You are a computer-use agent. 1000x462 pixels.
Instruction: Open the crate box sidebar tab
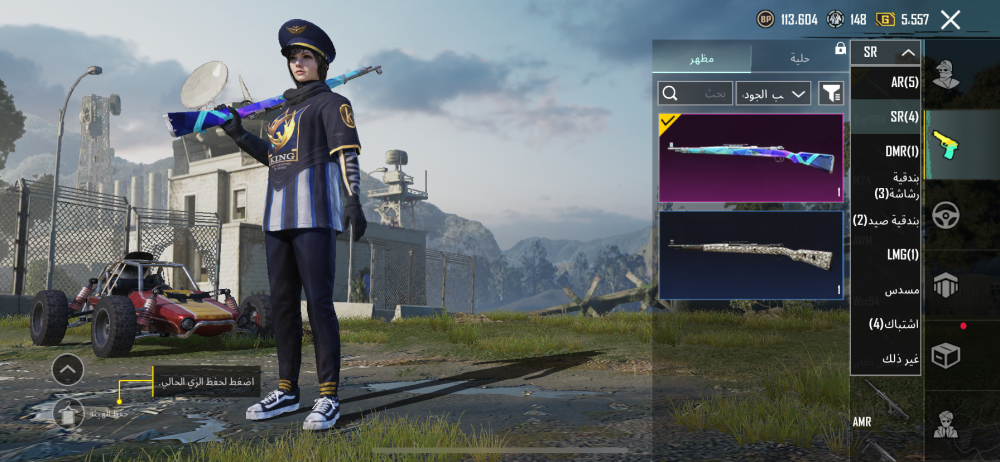tap(944, 355)
